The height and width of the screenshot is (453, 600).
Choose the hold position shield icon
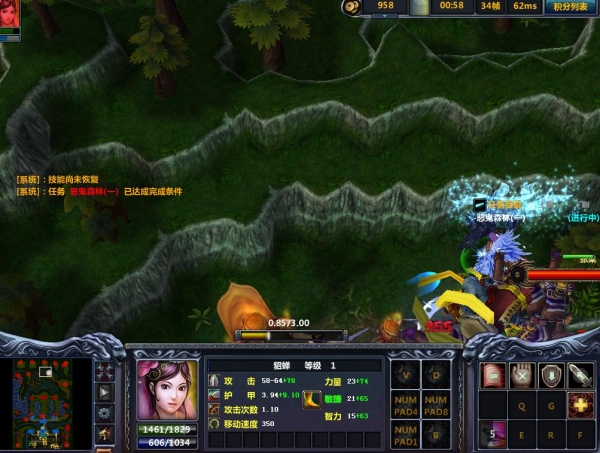coord(550,375)
